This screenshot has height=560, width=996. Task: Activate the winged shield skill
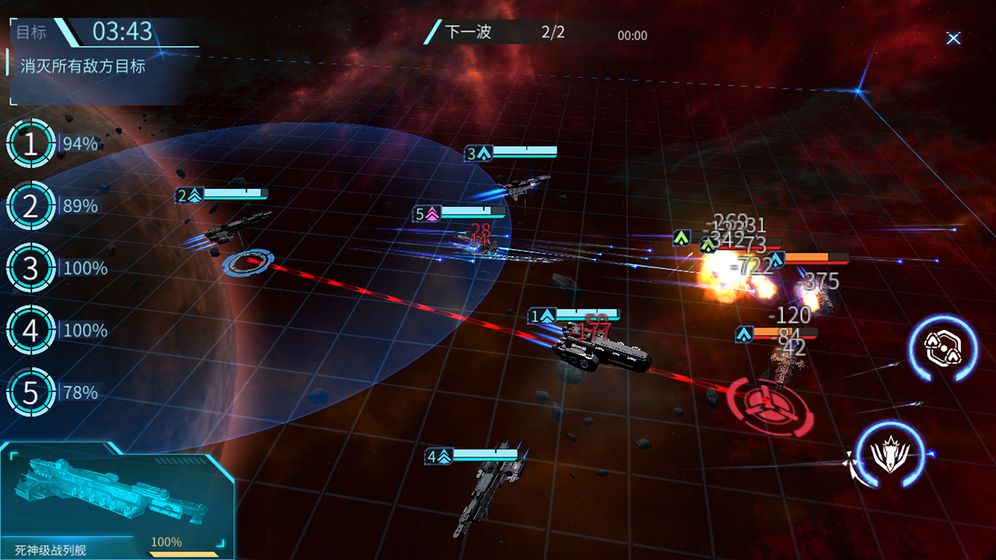pos(887,455)
